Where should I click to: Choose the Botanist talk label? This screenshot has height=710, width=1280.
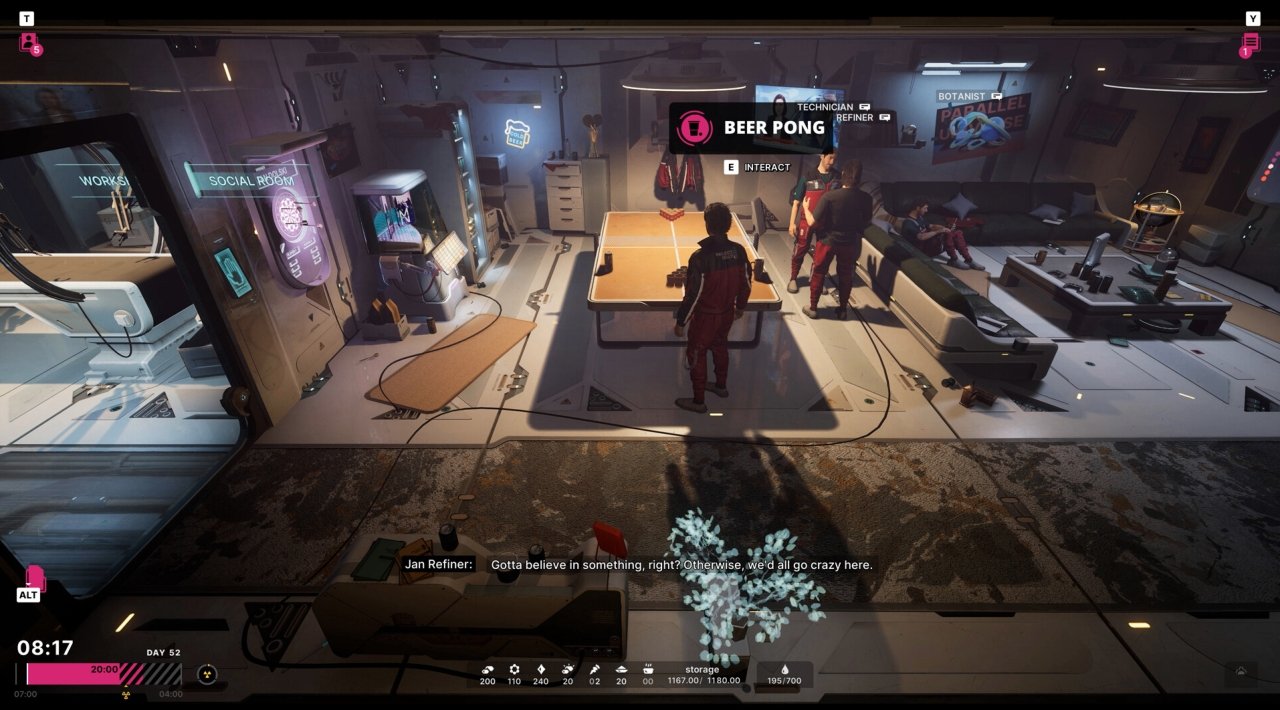968,97
